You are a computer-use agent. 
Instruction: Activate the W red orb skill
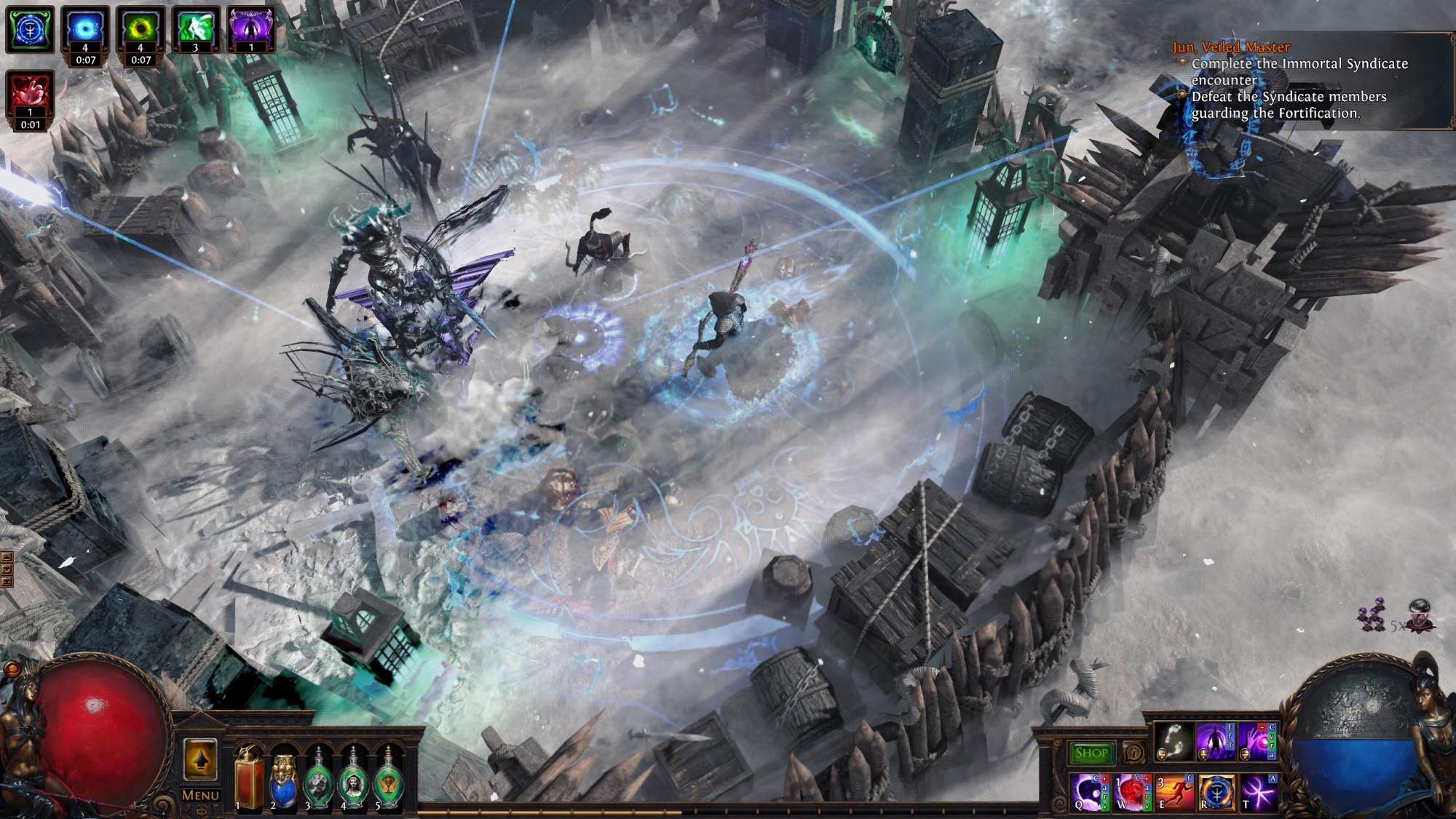tap(1132, 792)
